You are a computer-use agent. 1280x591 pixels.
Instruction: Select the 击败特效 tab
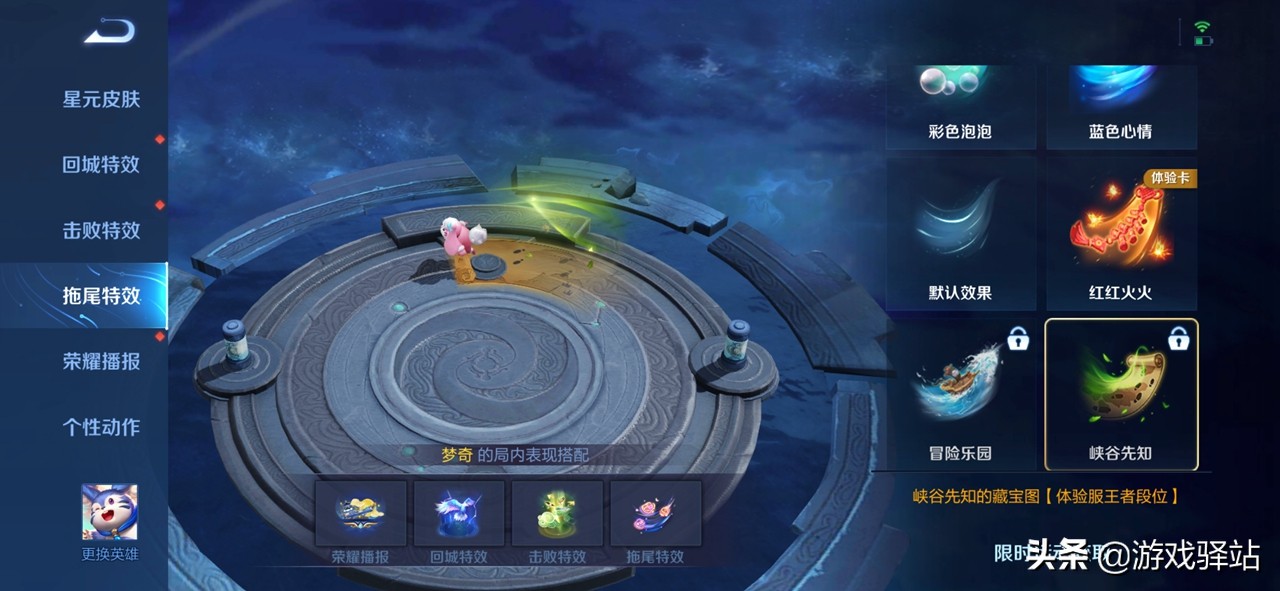click(101, 230)
